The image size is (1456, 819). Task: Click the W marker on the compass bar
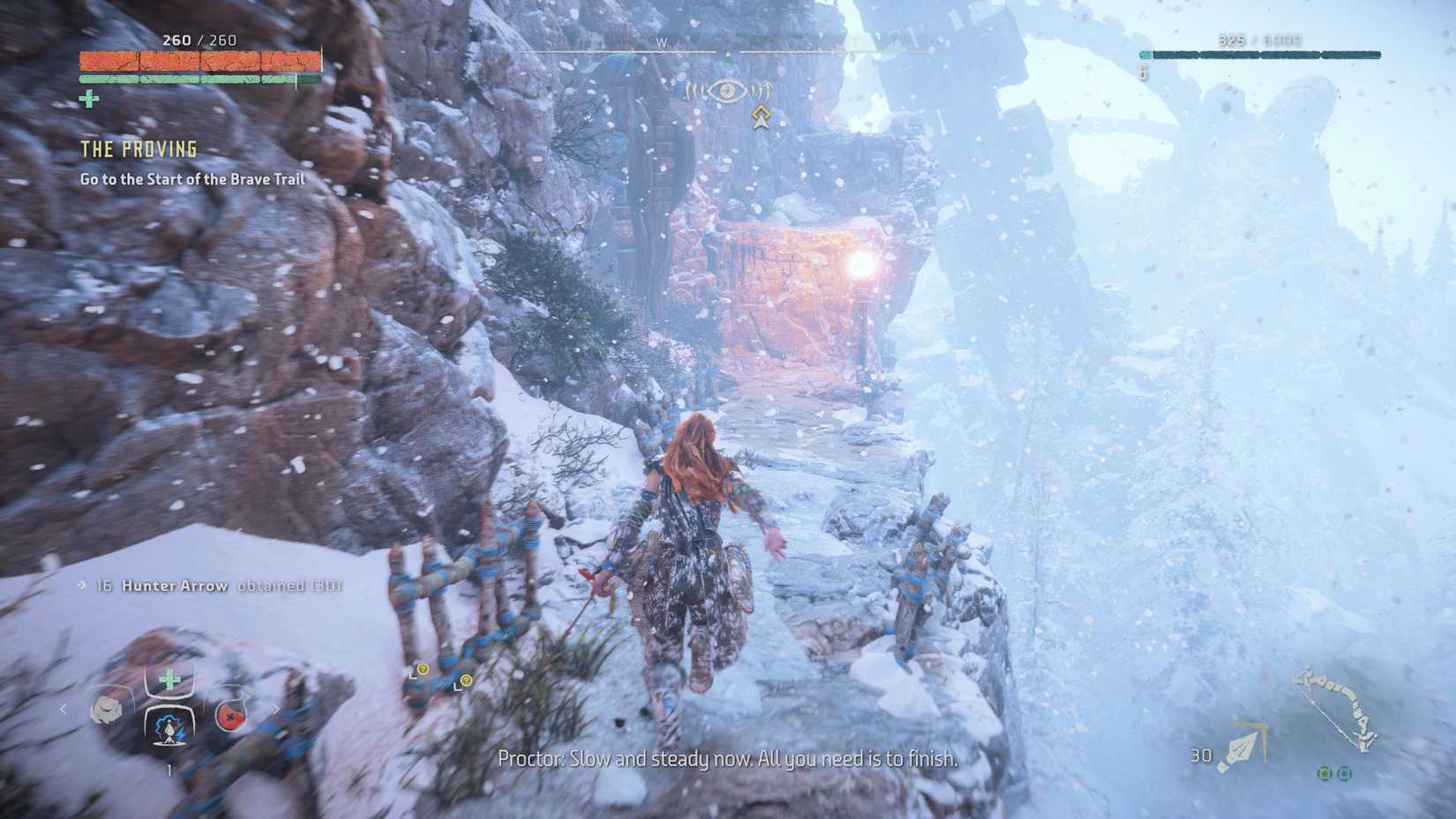(664, 41)
